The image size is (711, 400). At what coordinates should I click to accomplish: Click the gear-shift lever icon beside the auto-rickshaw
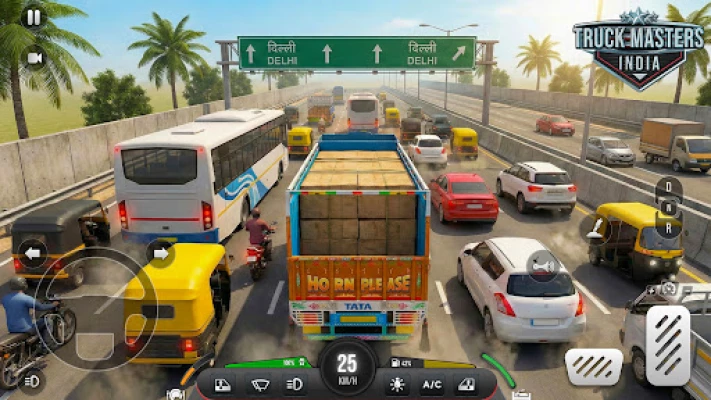click(596, 231)
